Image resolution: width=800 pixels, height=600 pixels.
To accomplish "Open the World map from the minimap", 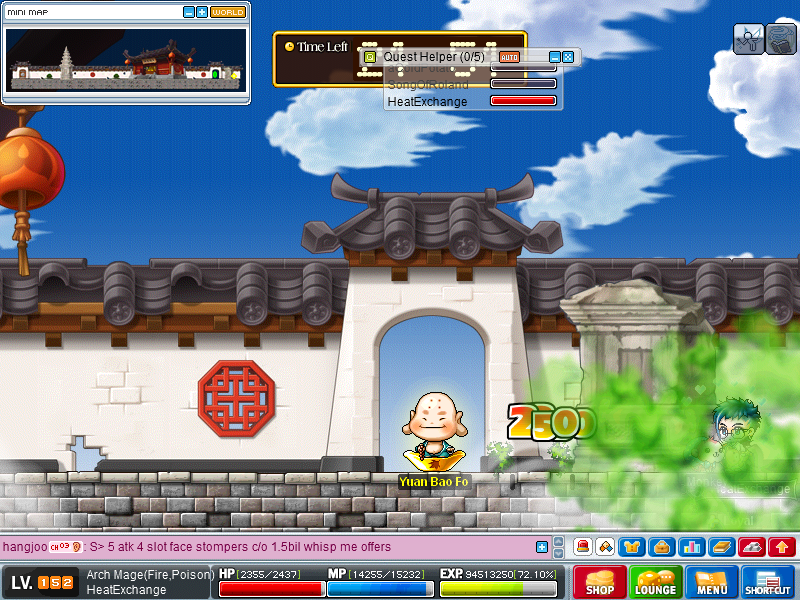I will pyautogui.click(x=228, y=12).
